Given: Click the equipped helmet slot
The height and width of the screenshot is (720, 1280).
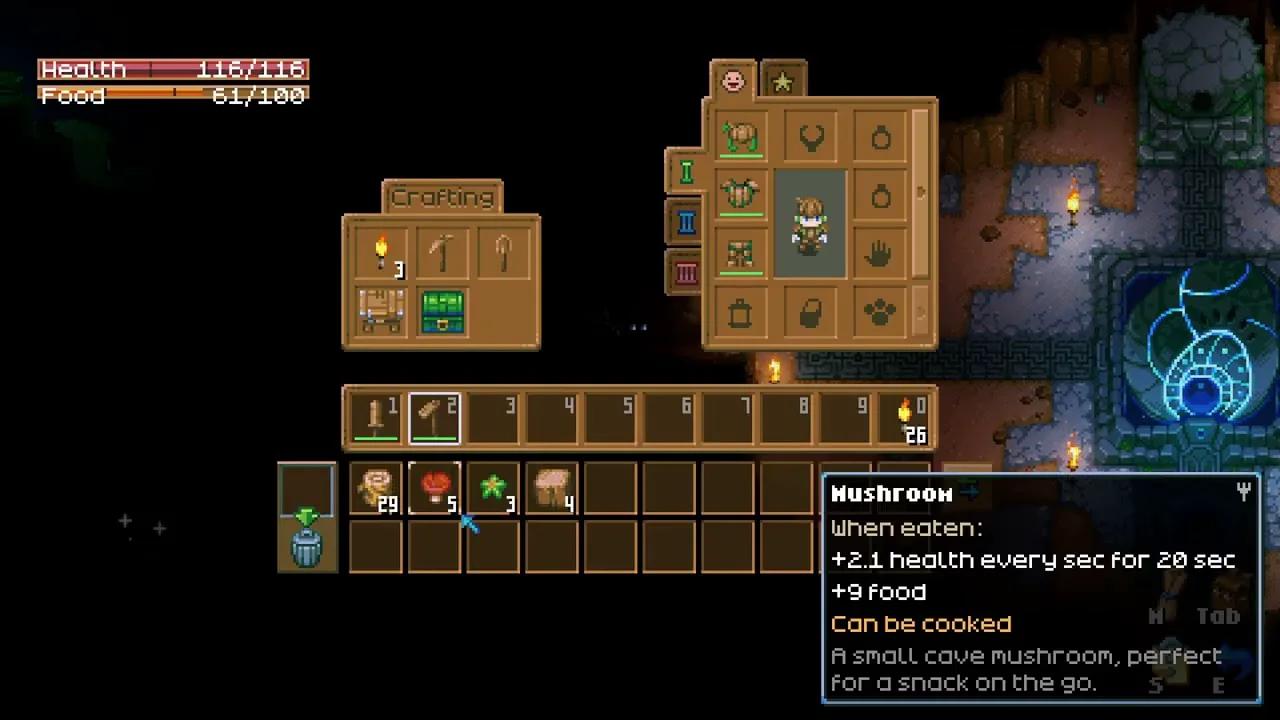Looking at the screenshot, I should point(741,136).
